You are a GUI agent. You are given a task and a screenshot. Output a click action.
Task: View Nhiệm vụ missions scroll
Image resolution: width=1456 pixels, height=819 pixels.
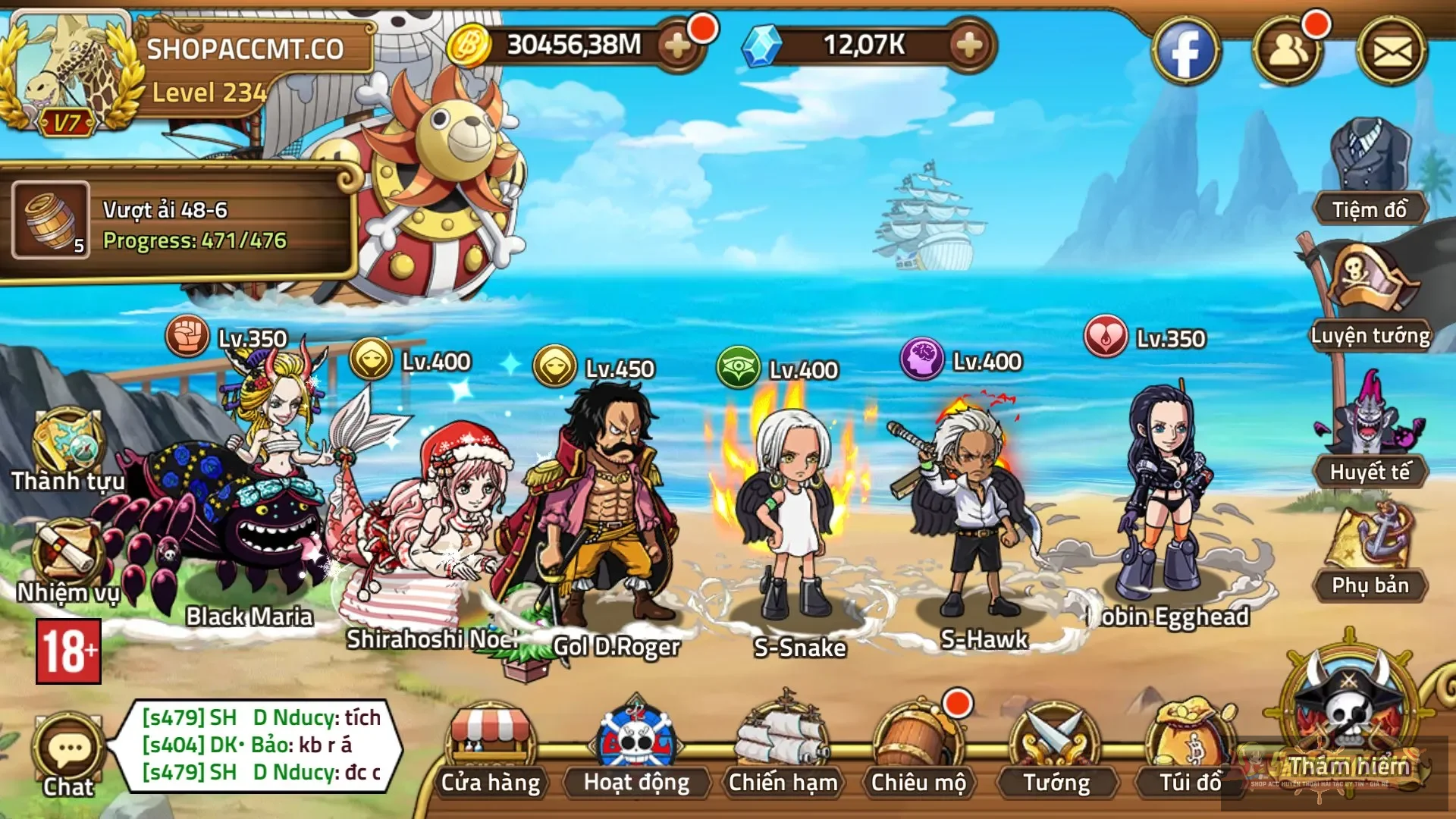(x=67, y=561)
